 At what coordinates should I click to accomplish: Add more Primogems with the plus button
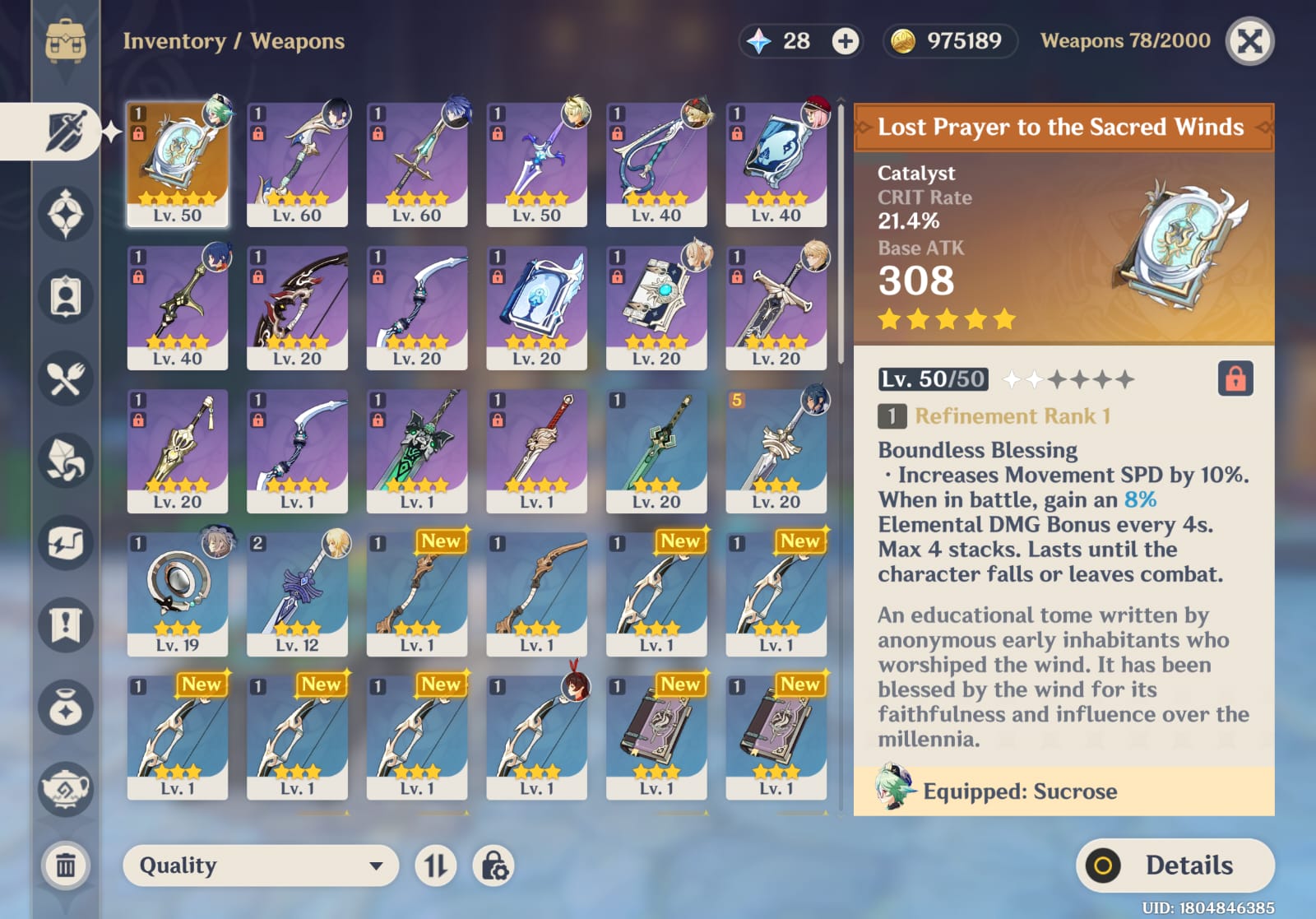click(845, 41)
